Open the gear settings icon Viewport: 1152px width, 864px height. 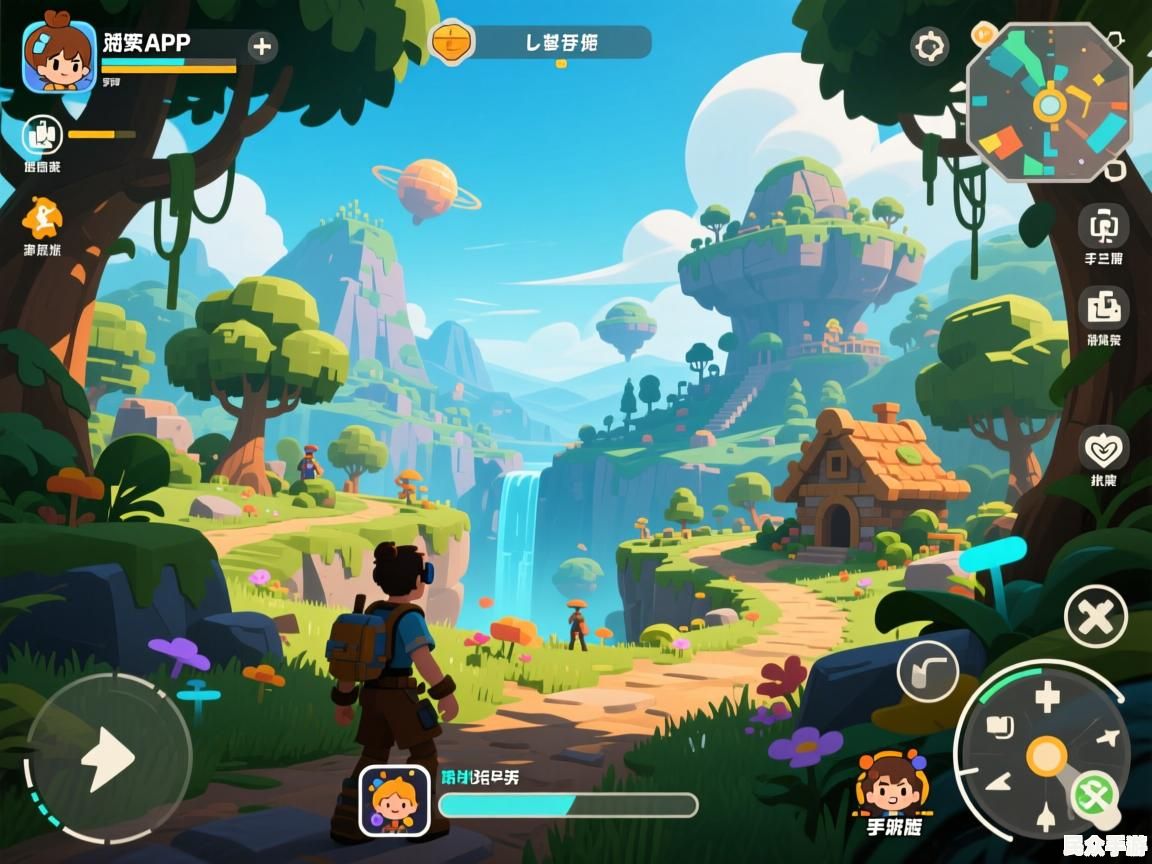(930, 46)
